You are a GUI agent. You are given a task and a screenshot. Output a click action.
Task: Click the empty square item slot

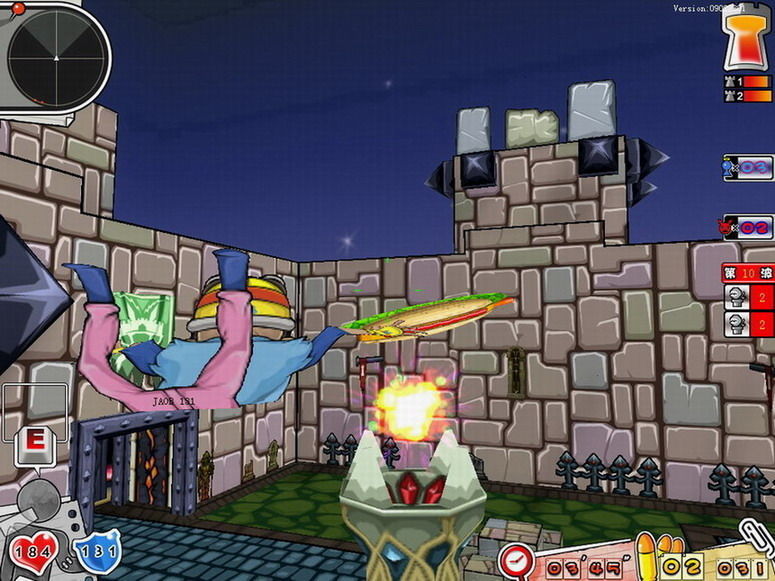tap(35, 412)
